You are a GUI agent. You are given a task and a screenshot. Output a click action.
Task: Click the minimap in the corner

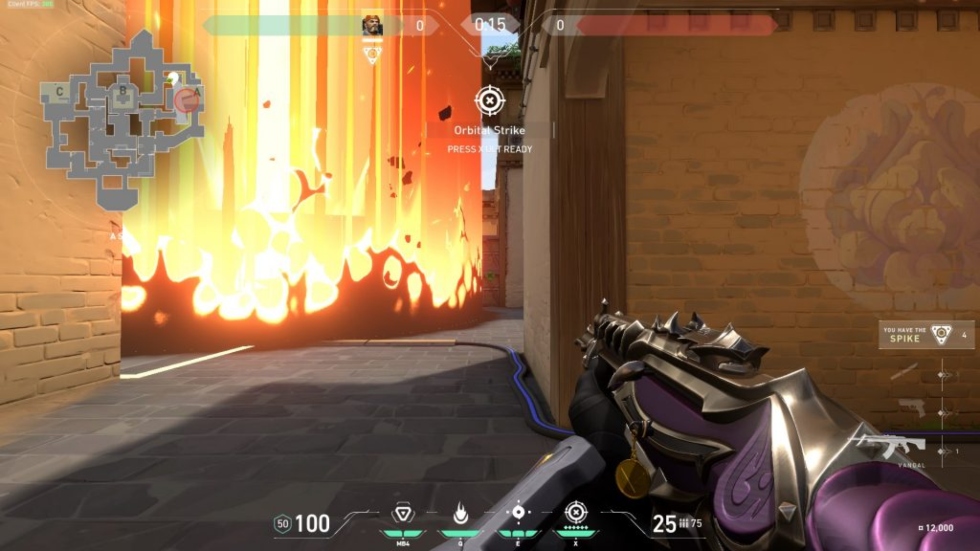tap(120, 115)
